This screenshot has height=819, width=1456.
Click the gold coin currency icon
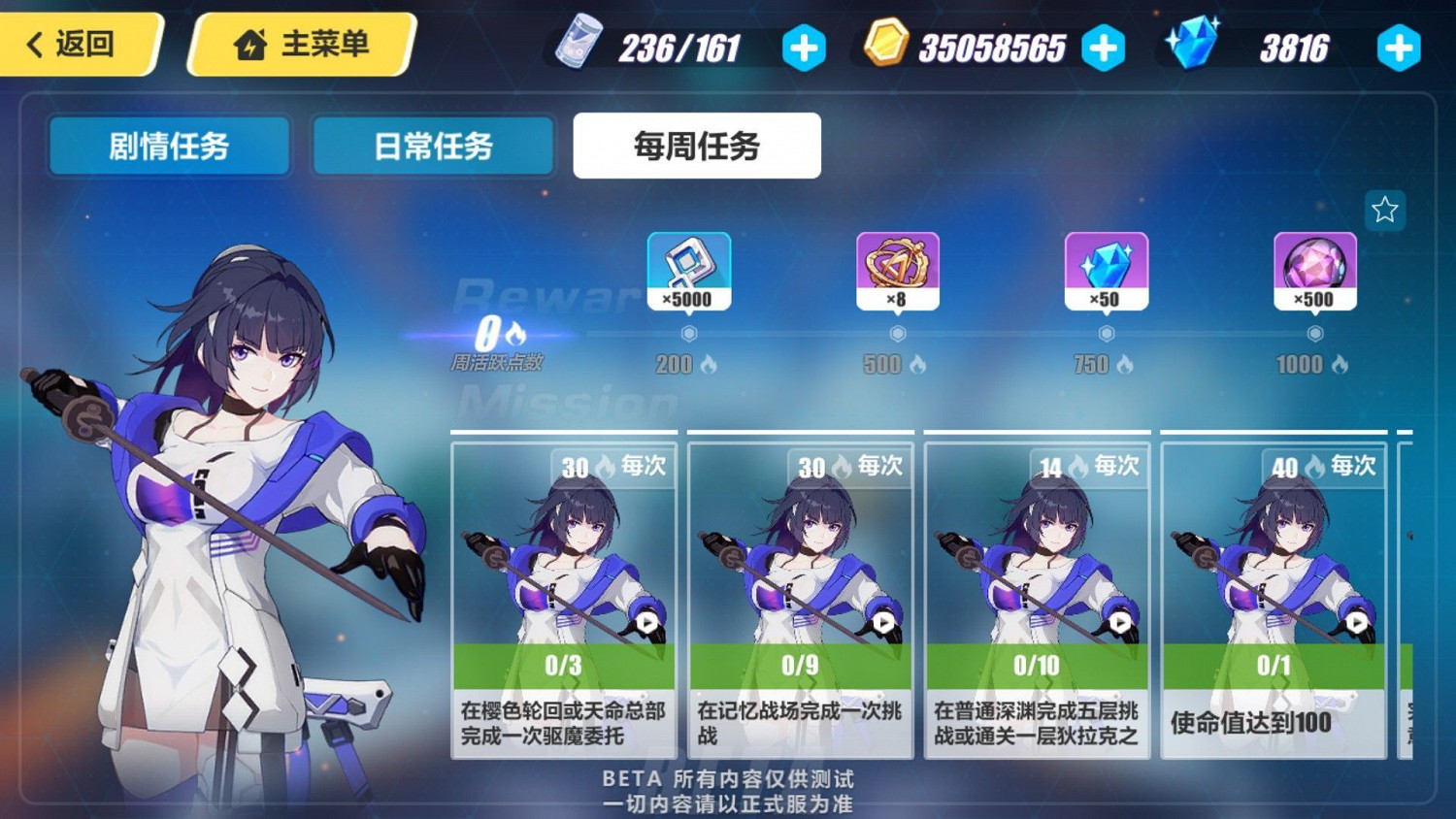(886, 44)
